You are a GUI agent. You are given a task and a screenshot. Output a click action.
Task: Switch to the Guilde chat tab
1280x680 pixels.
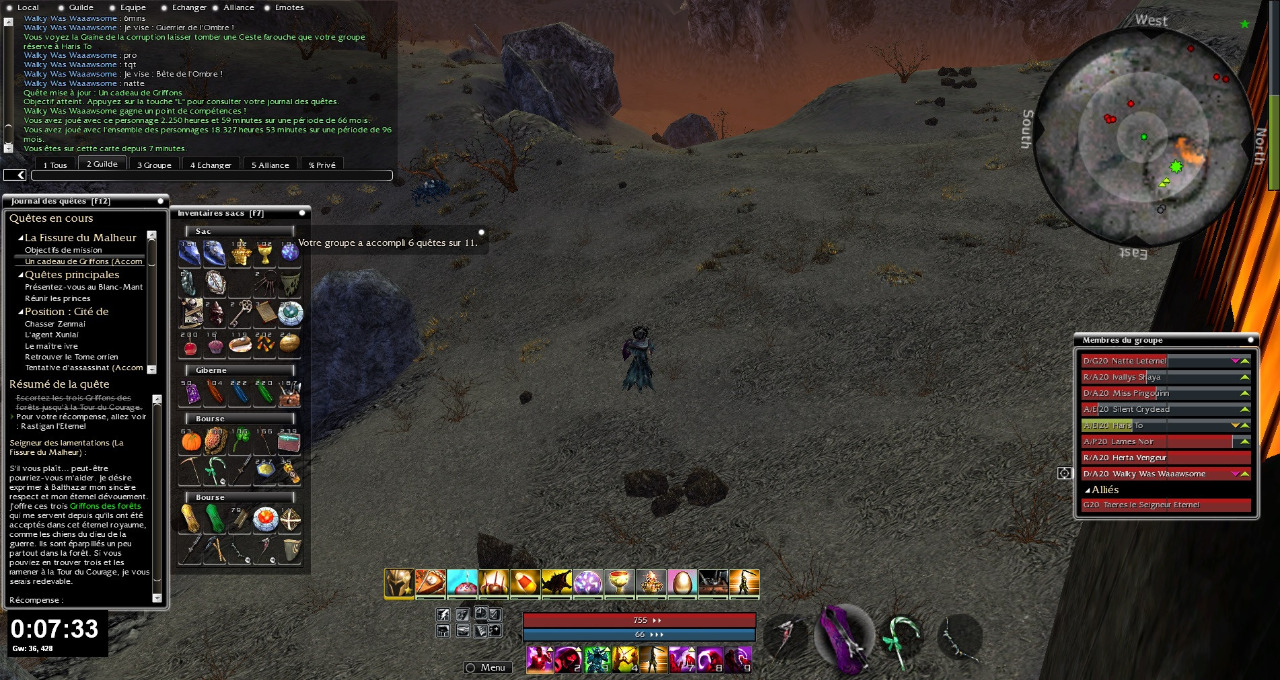point(102,164)
